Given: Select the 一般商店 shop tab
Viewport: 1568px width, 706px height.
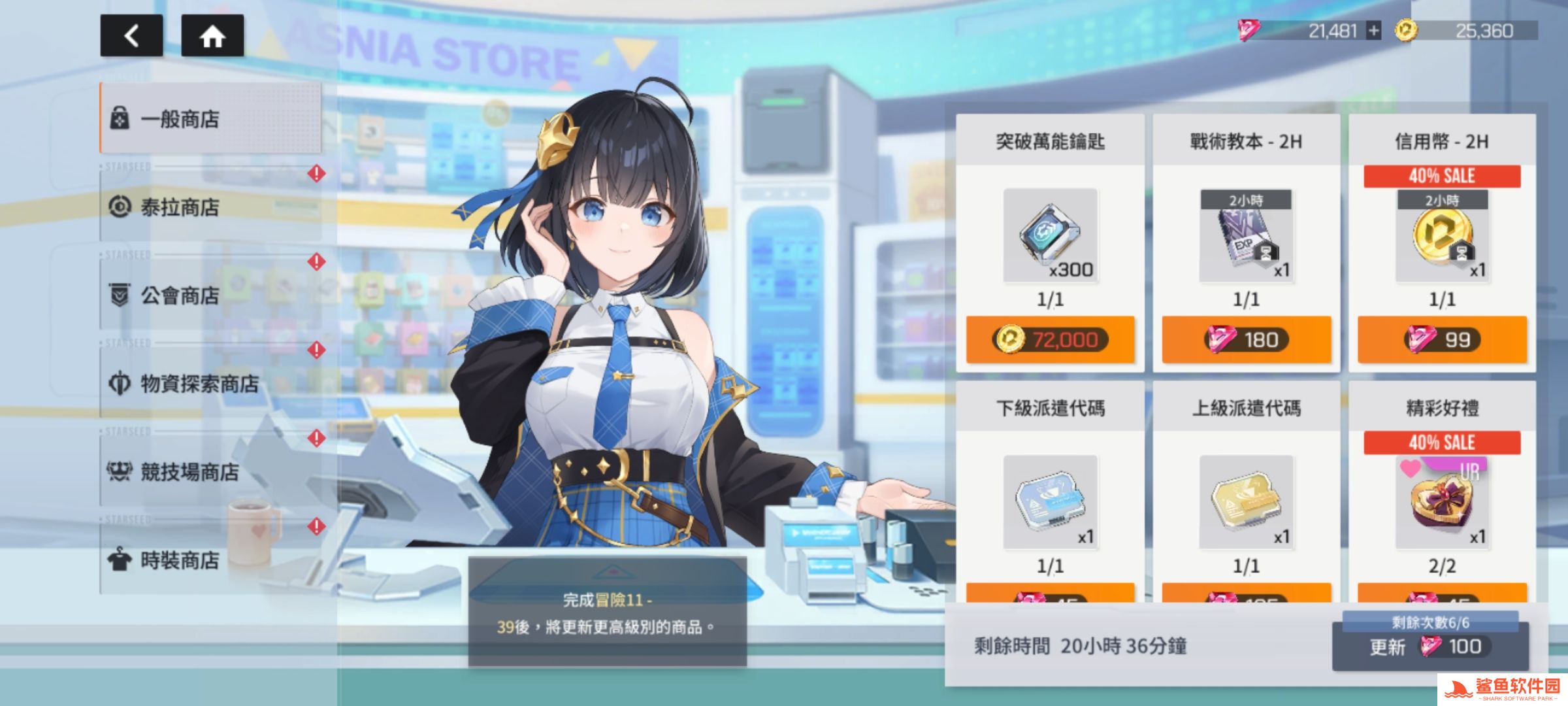Looking at the screenshot, I should 210,119.
